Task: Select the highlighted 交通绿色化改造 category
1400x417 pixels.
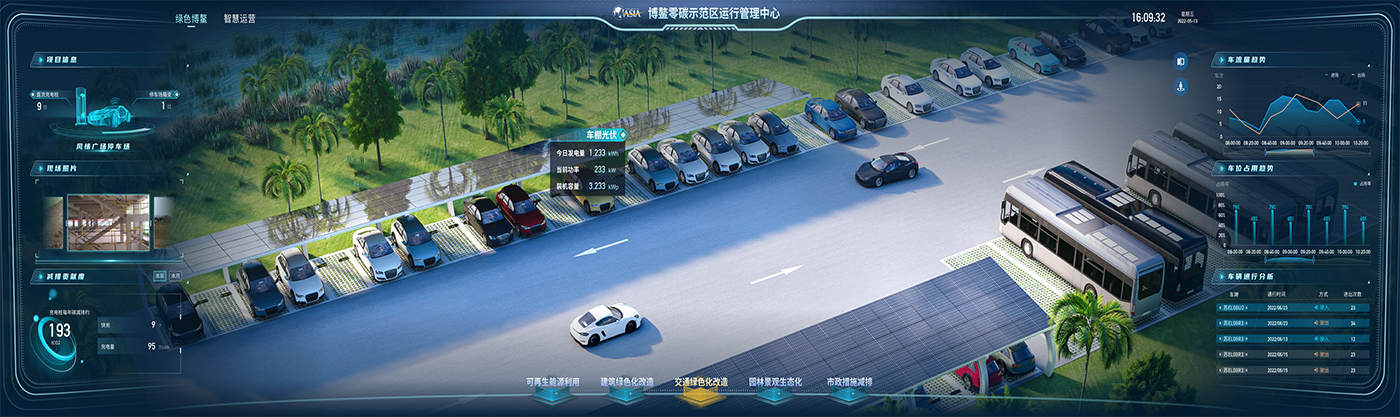Action: coord(700,382)
